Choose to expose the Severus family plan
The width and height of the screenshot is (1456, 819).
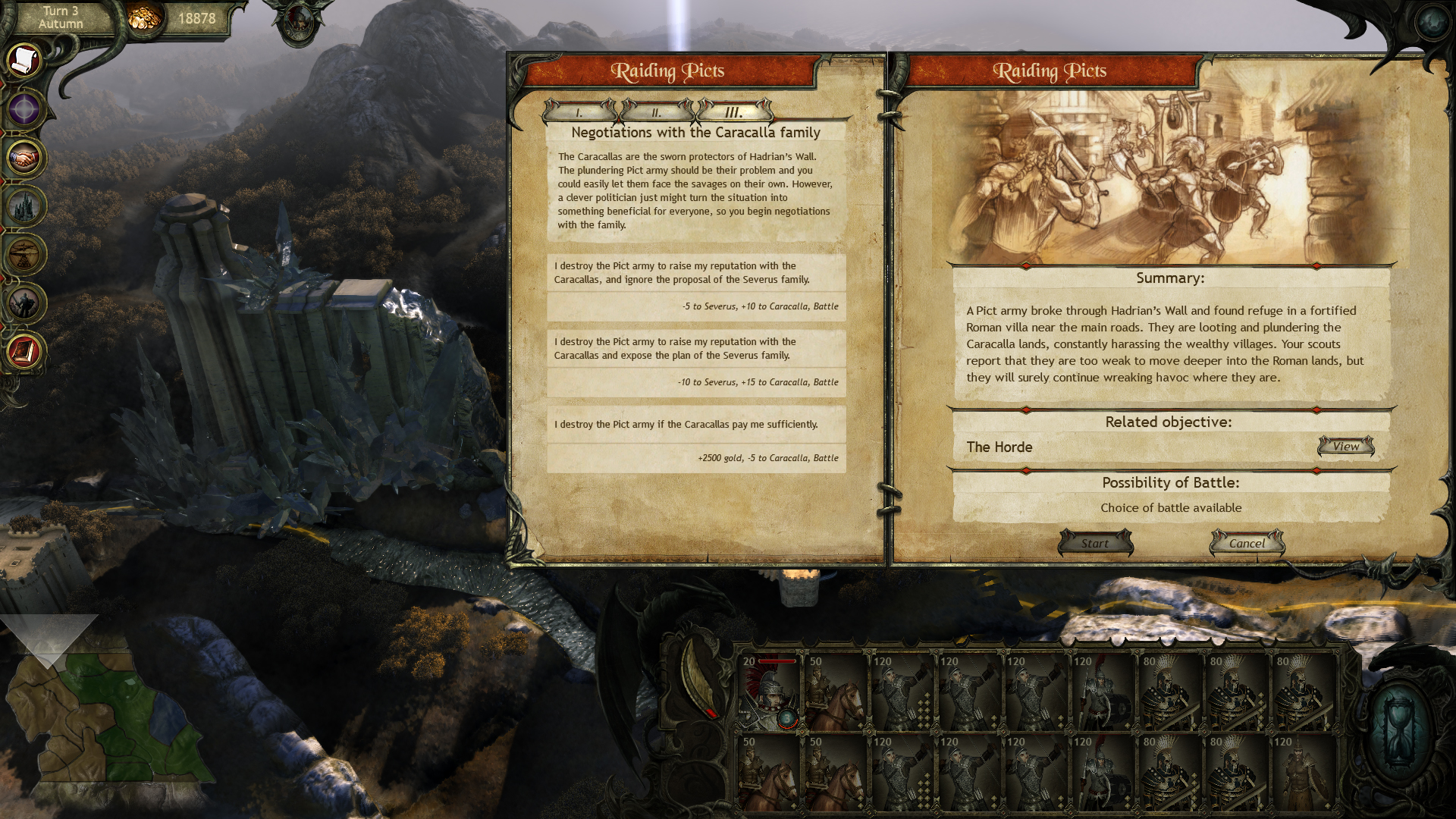696,362
